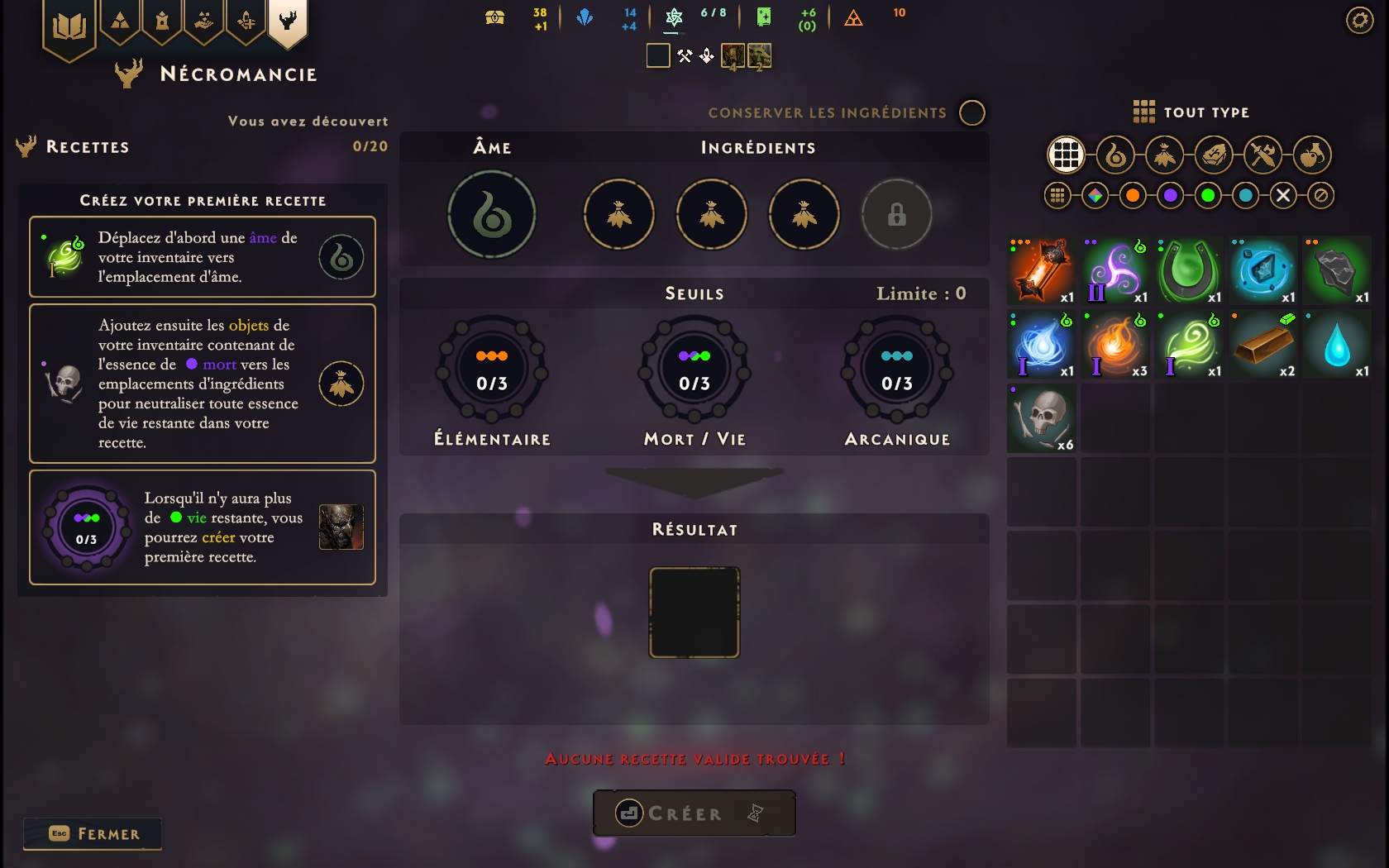Filter inventory by green life essence
Screen dimensions: 1389x868
[1208, 196]
